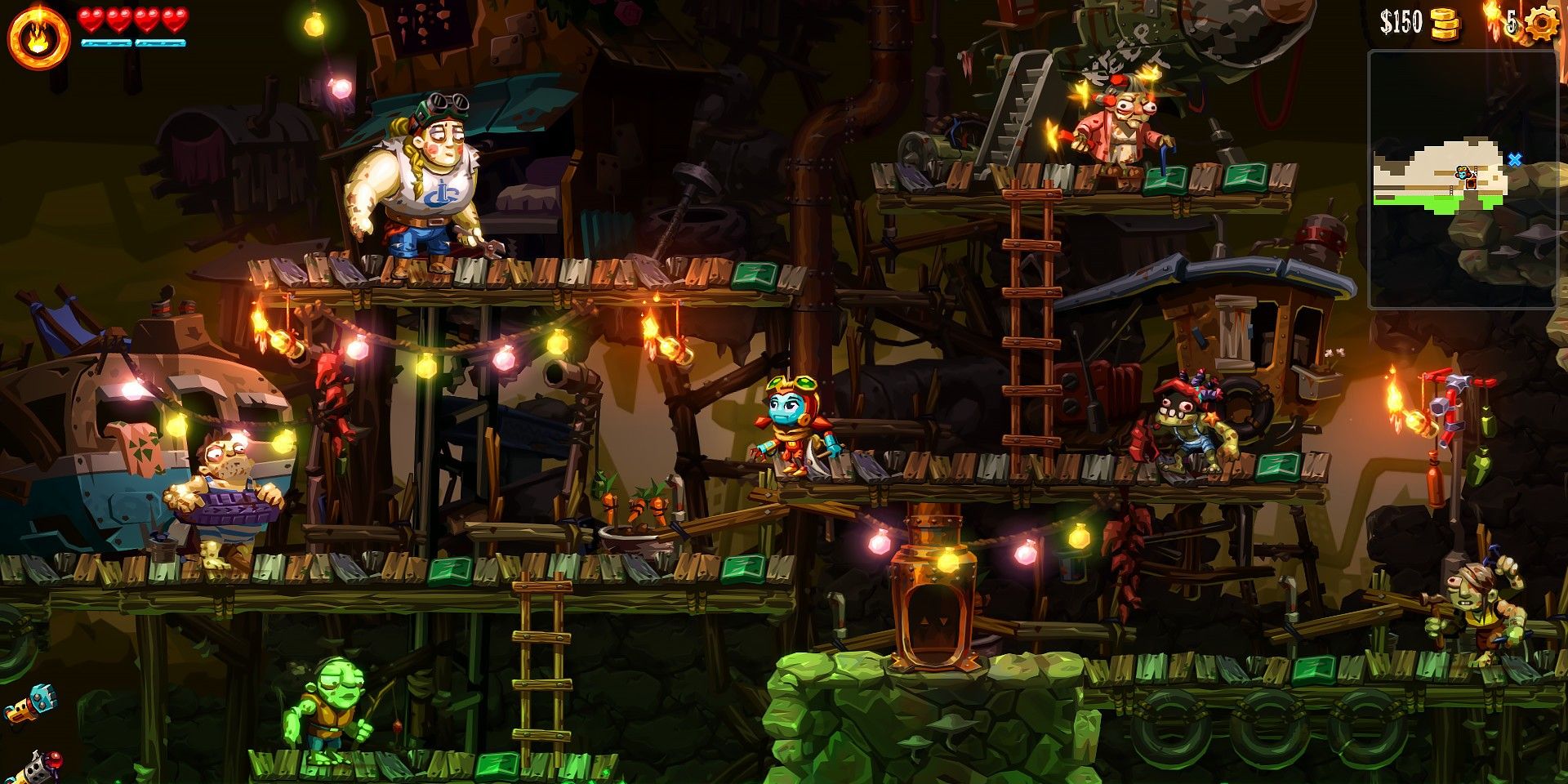This screenshot has width=1568, height=784.
Task: Click the stacked coins icon beside $150
Action: point(1445,23)
